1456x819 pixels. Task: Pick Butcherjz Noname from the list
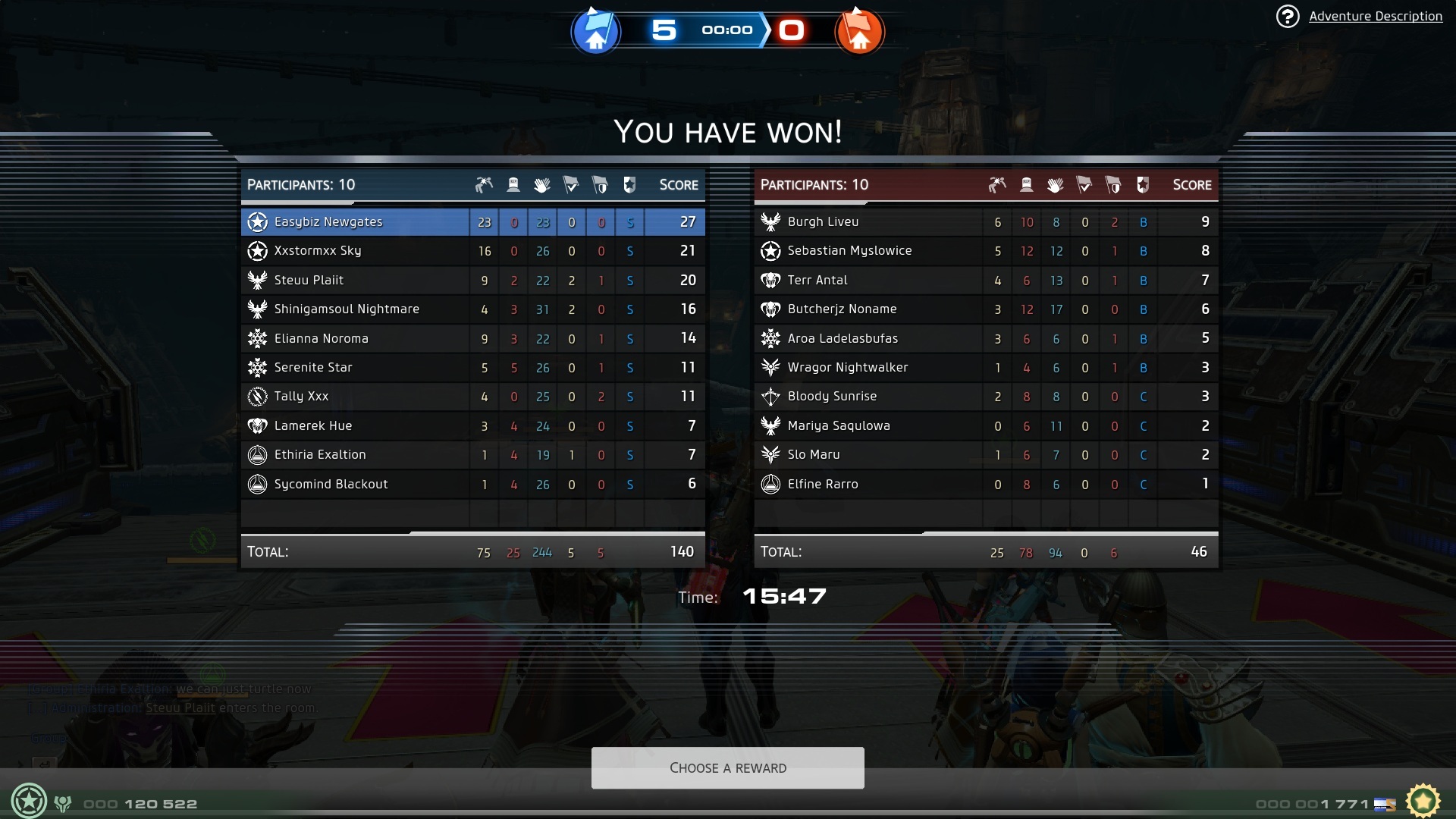point(842,309)
